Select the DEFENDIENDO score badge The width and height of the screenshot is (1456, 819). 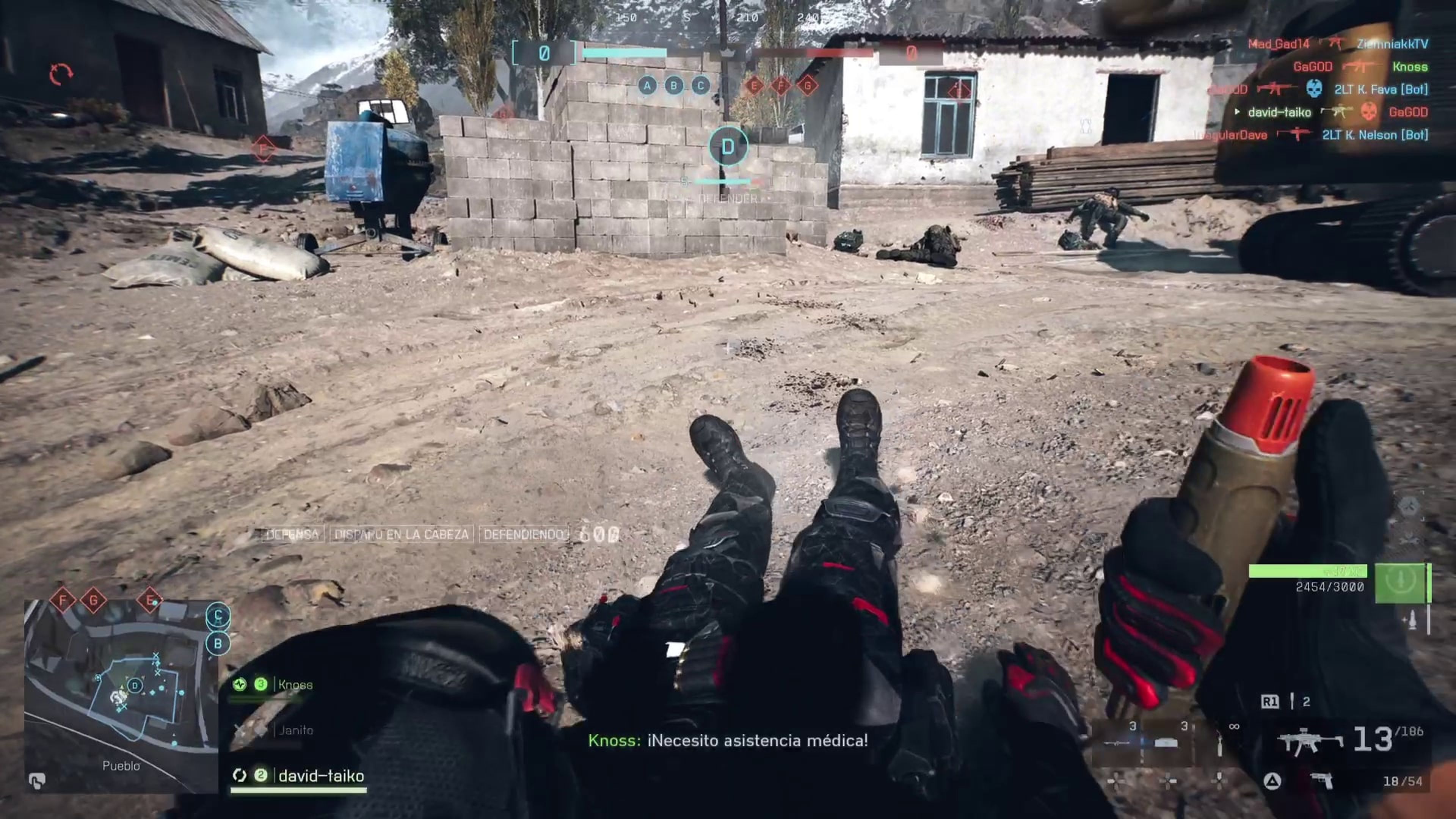point(519,535)
